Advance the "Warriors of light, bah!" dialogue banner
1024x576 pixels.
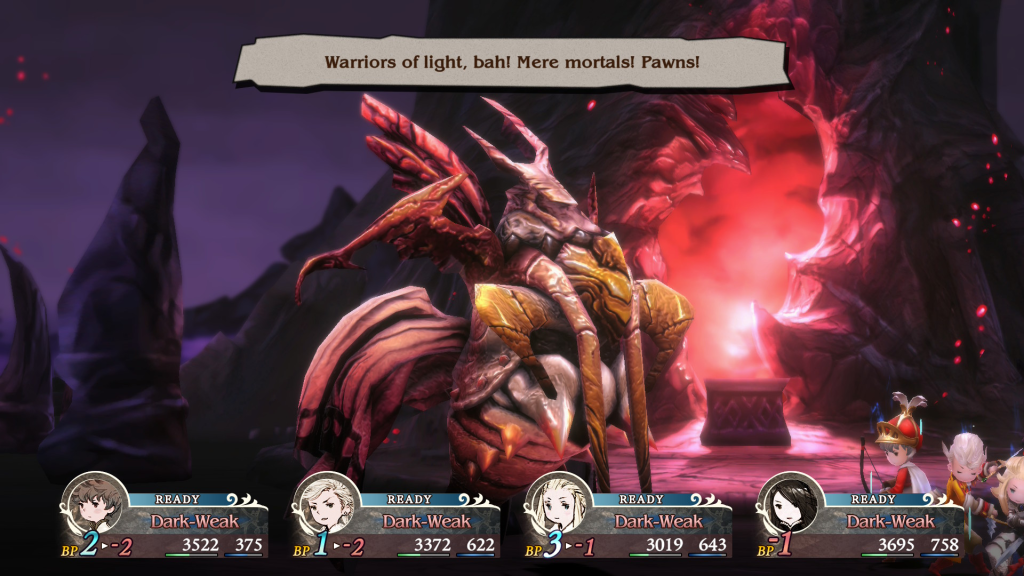tap(511, 62)
